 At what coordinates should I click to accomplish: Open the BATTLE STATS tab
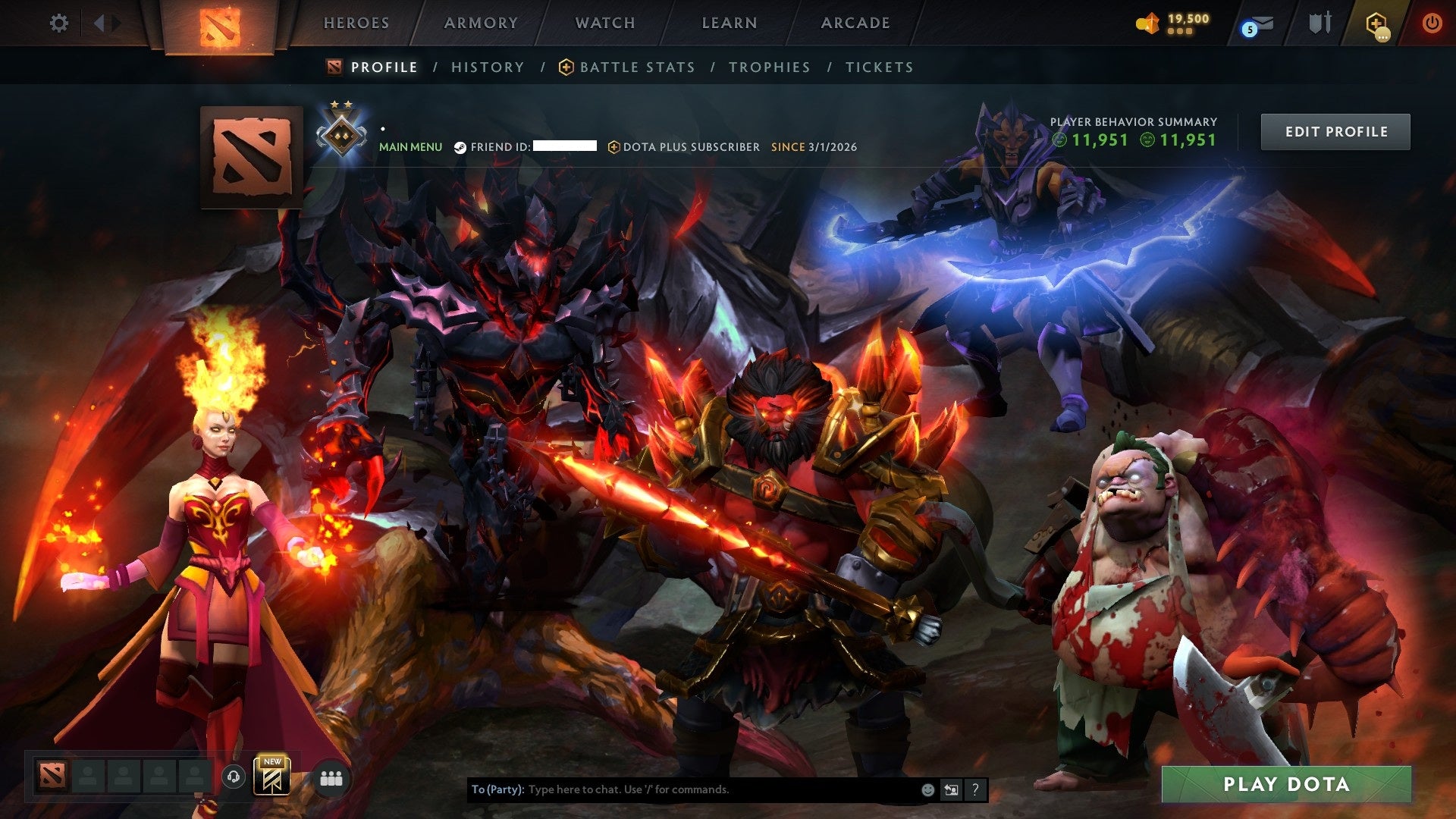click(x=635, y=67)
